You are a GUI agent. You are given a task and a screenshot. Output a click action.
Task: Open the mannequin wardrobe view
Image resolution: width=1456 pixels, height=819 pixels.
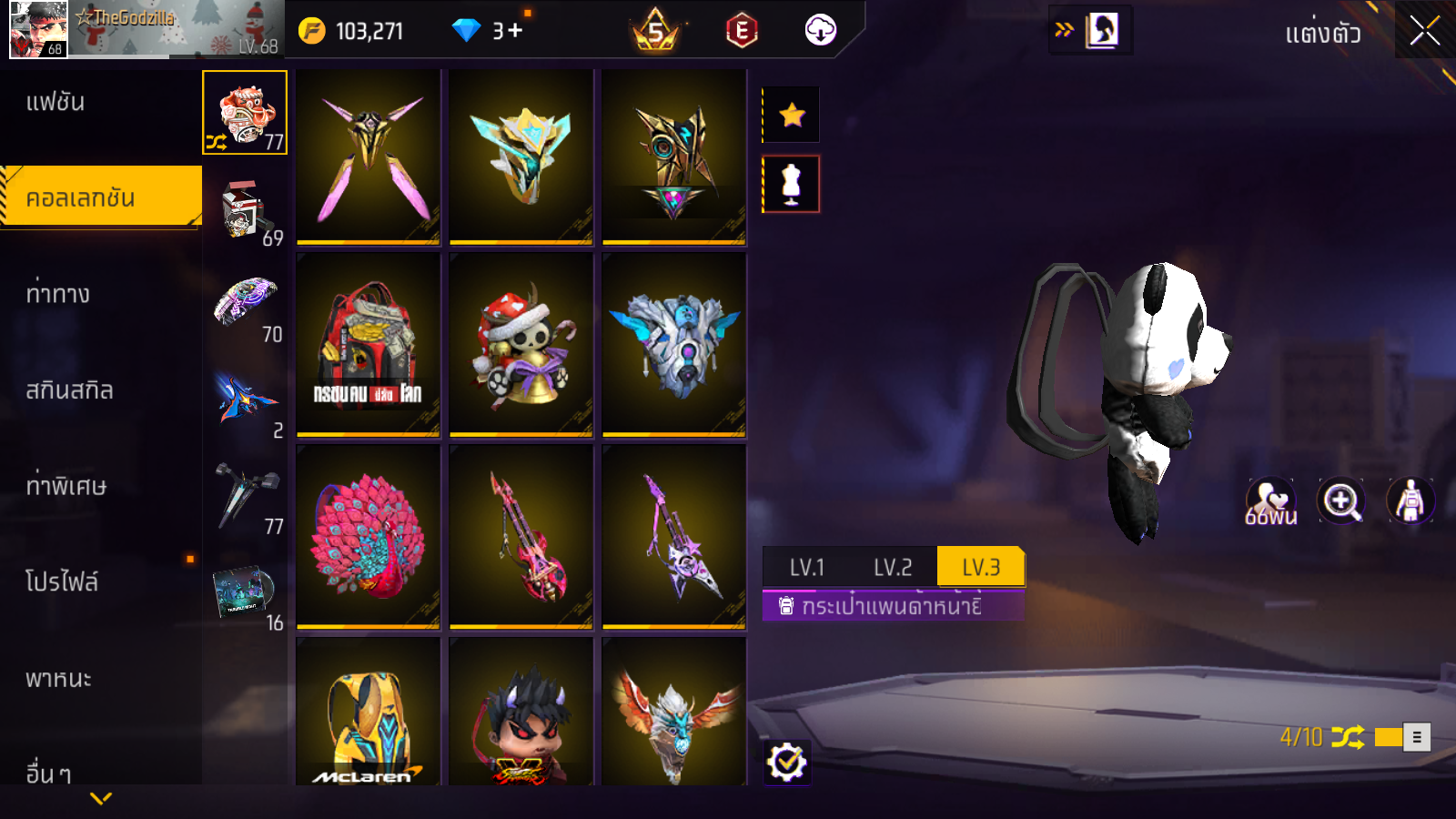coord(792,184)
